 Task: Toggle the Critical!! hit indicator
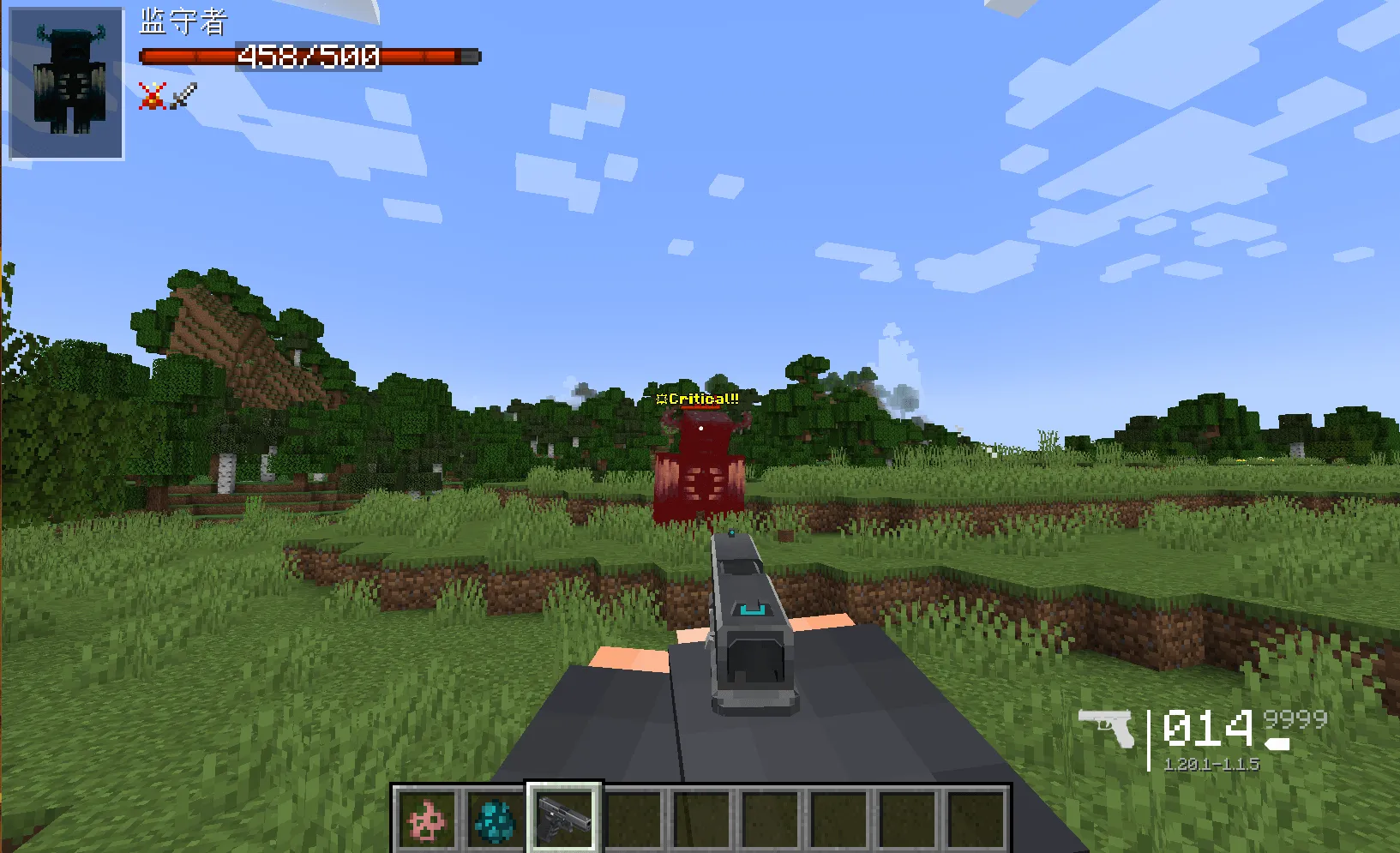(697, 399)
